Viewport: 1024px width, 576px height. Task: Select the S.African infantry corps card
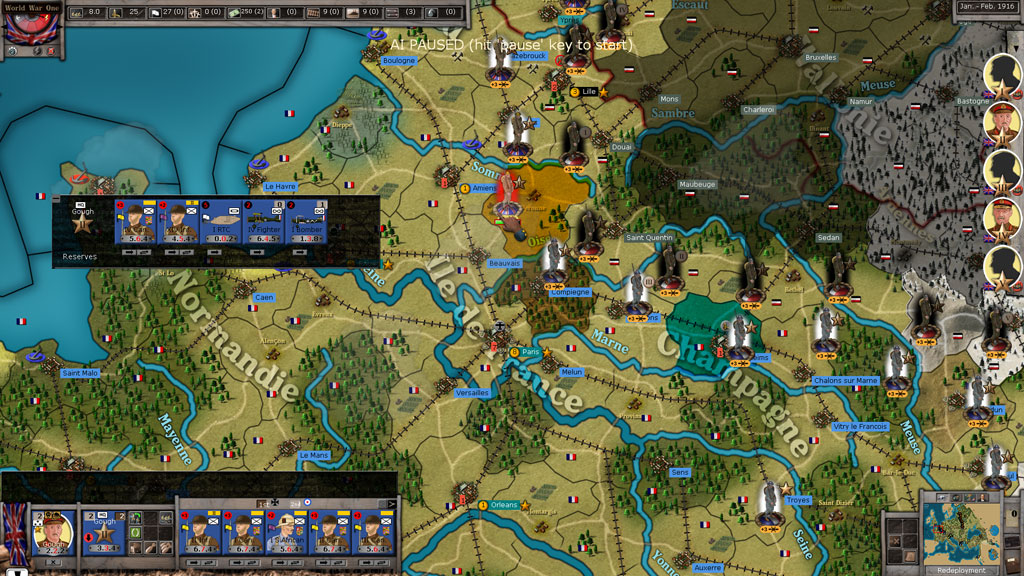(x=289, y=534)
